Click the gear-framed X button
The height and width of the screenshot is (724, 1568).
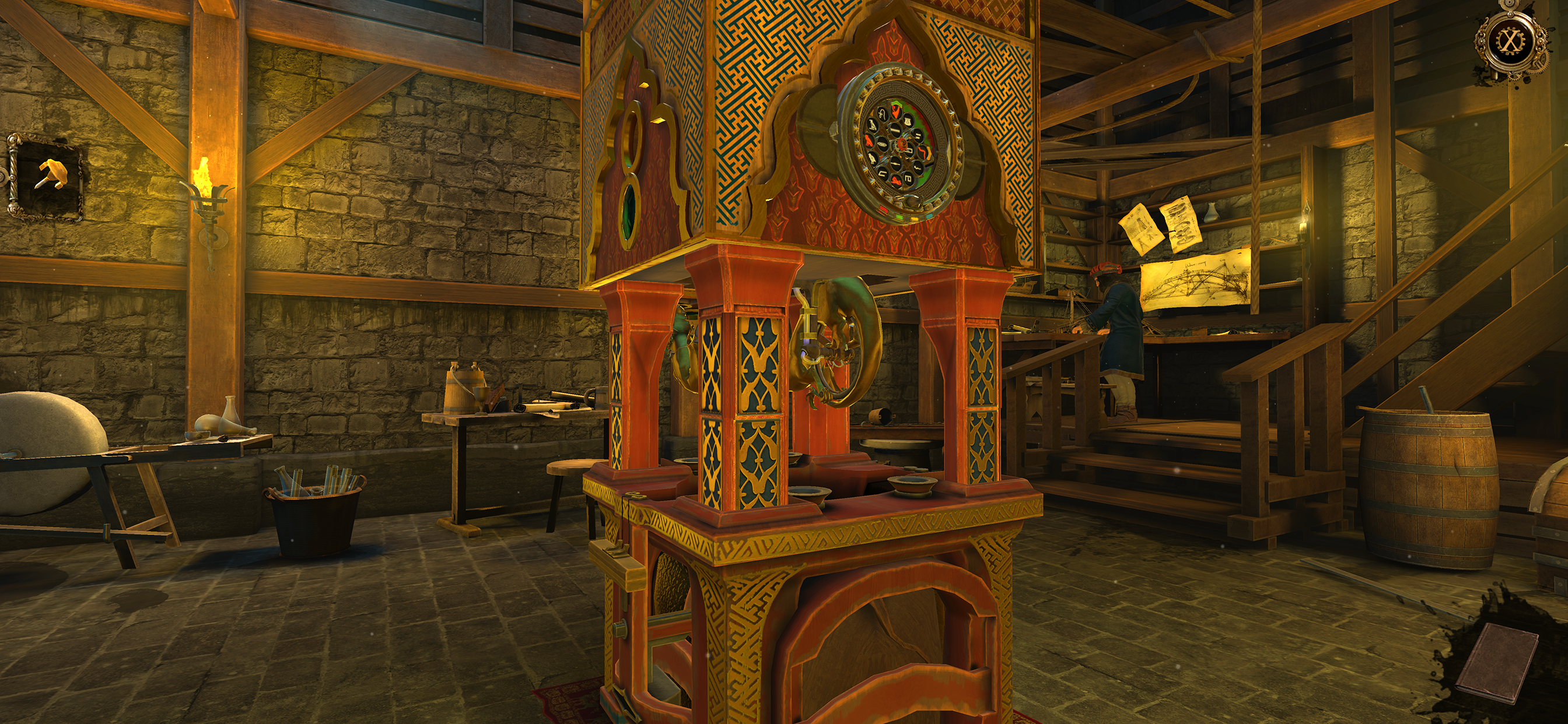click(1509, 41)
